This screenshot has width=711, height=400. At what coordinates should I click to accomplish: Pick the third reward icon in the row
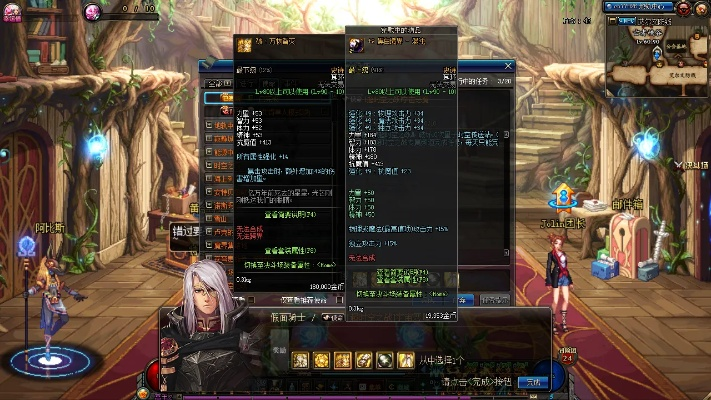pyautogui.click(x=343, y=360)
